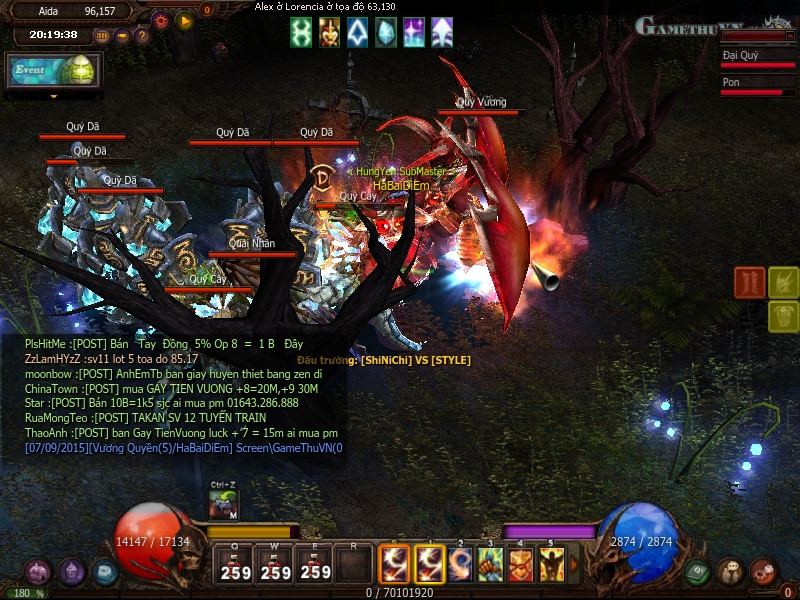The image size is (800, 600).
Task: Select the red armor skill in slot 4
Action: [521, 565]
